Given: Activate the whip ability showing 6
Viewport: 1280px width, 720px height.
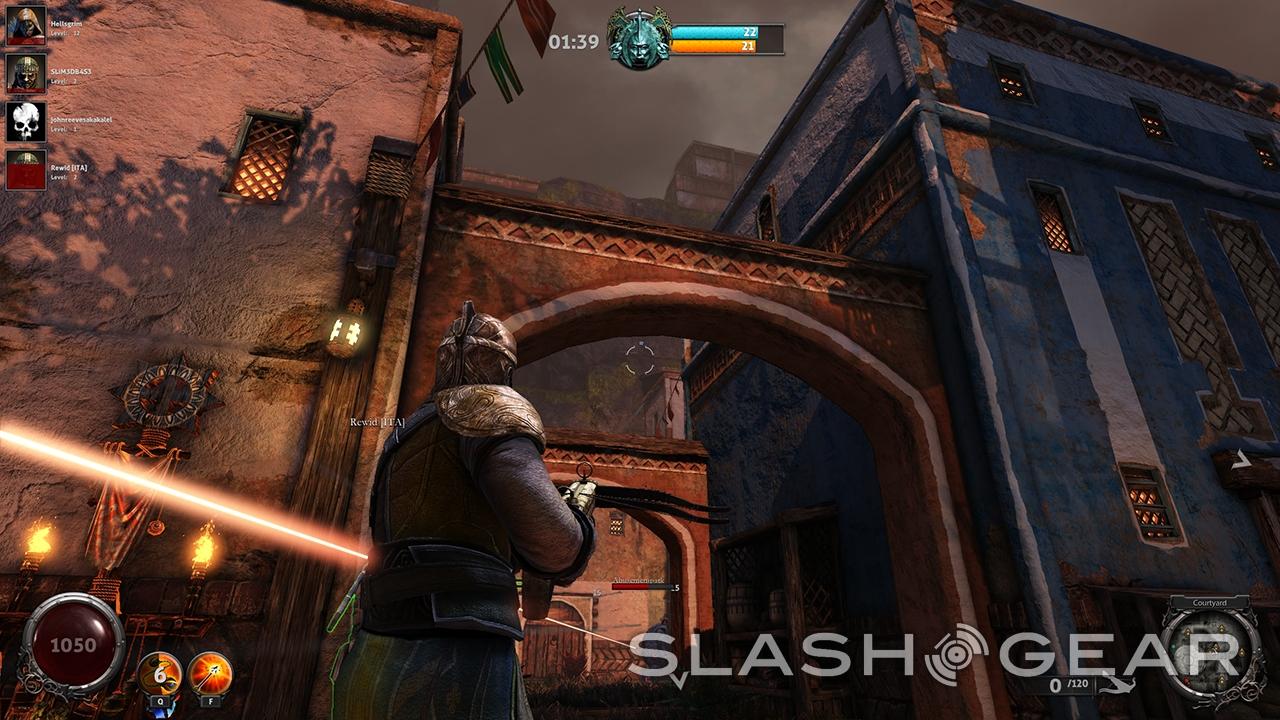Looking at the screenshot, I should coord(159,672).
